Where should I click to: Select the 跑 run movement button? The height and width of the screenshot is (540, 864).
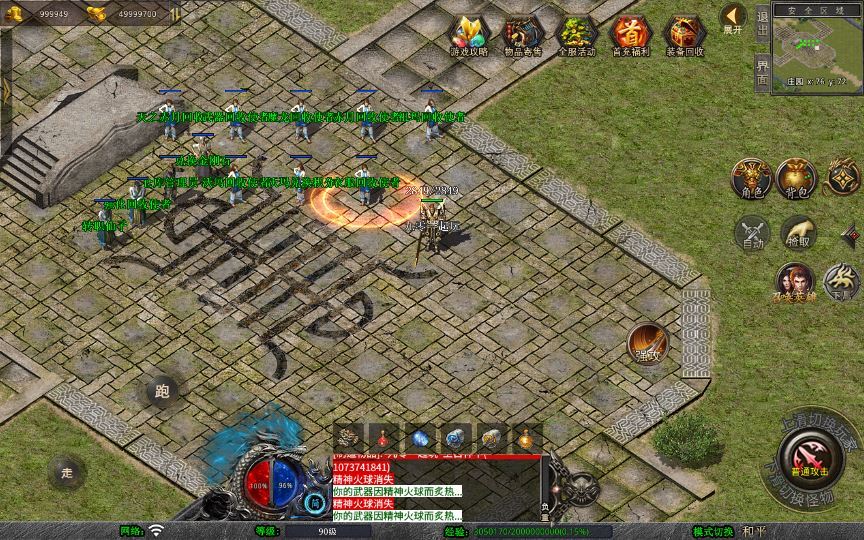pyautogui.click(x=162, y=392)
